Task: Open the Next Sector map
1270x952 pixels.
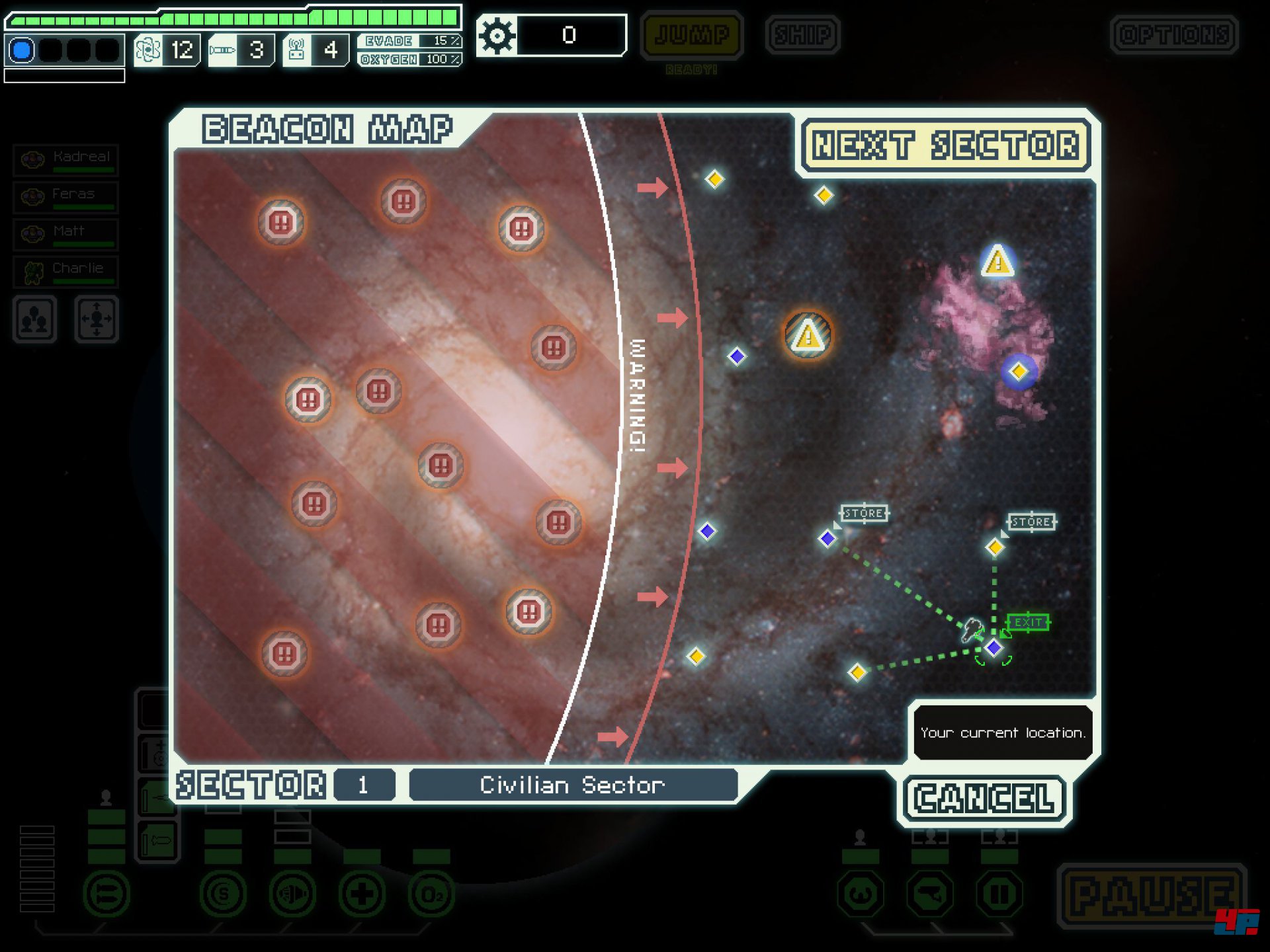Action: pos(945,145)
